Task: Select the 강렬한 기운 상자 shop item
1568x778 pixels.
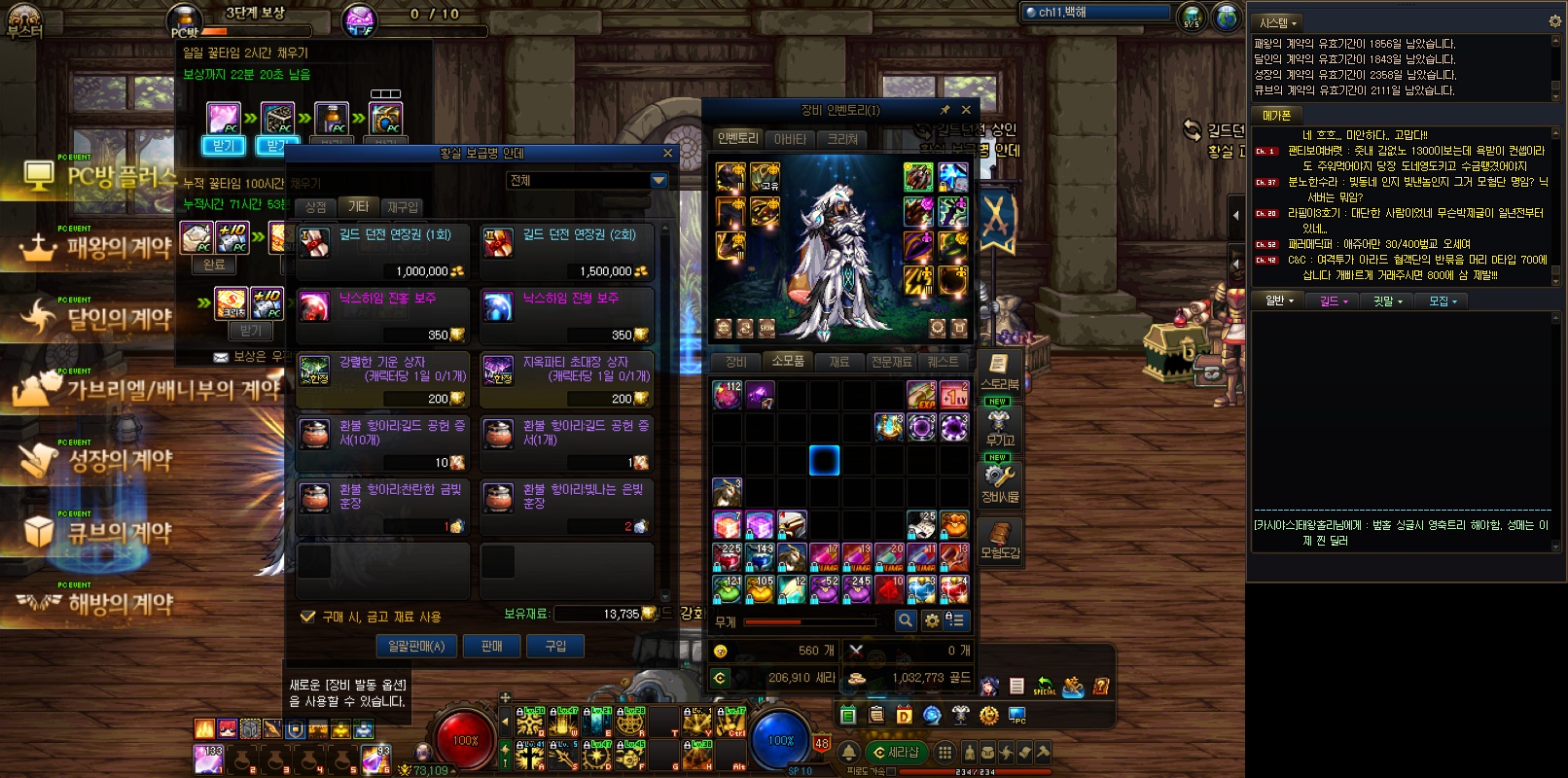Action: 382,379
